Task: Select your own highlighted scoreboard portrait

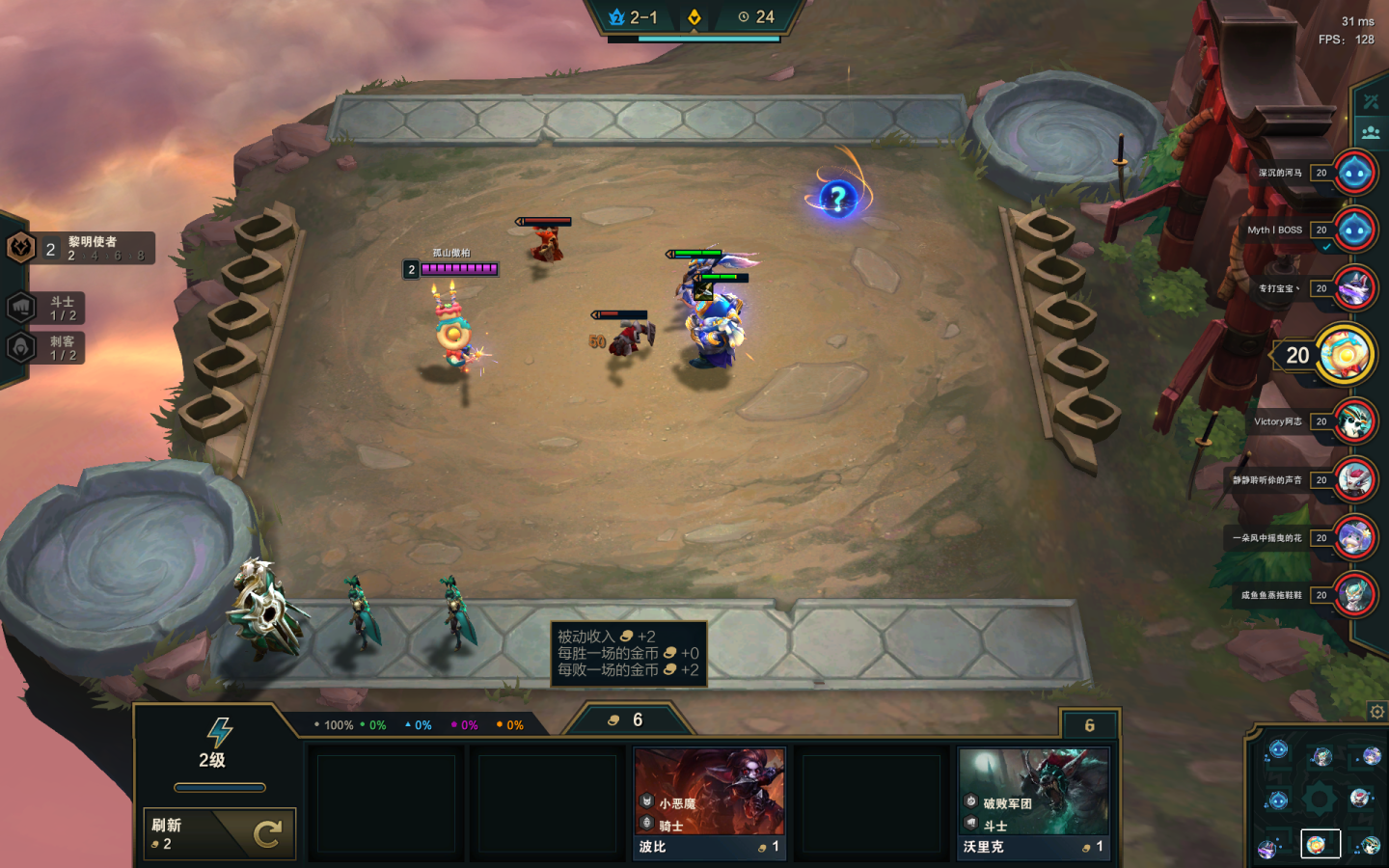Action: coord(1346,354)
